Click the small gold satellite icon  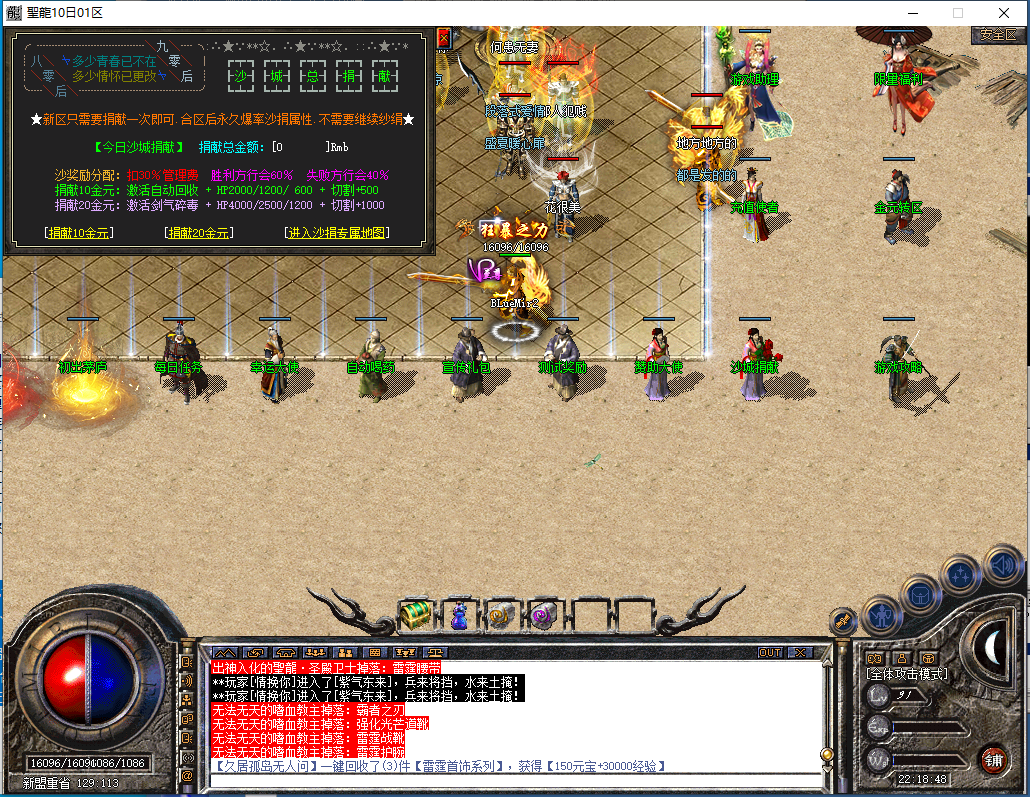pyautogui.click(x=841, y=621)
